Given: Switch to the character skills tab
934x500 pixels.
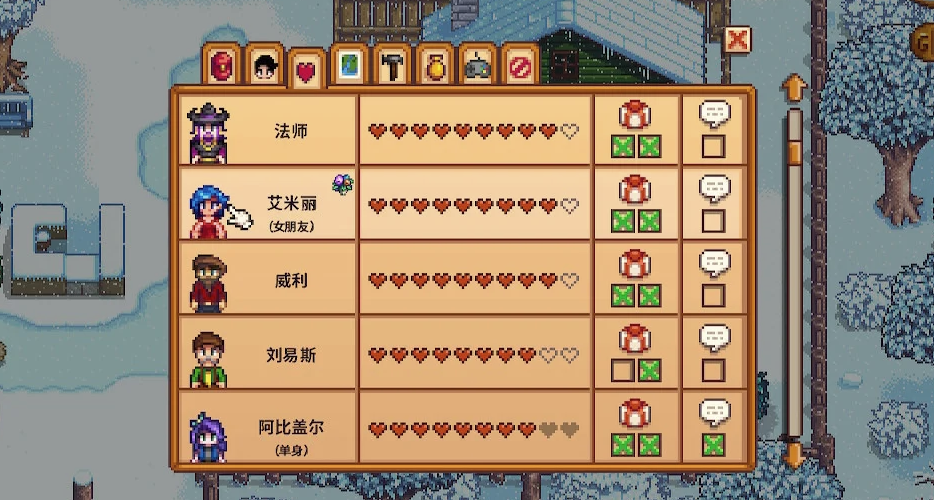Looking at the screenshot, I should (264, 65).
